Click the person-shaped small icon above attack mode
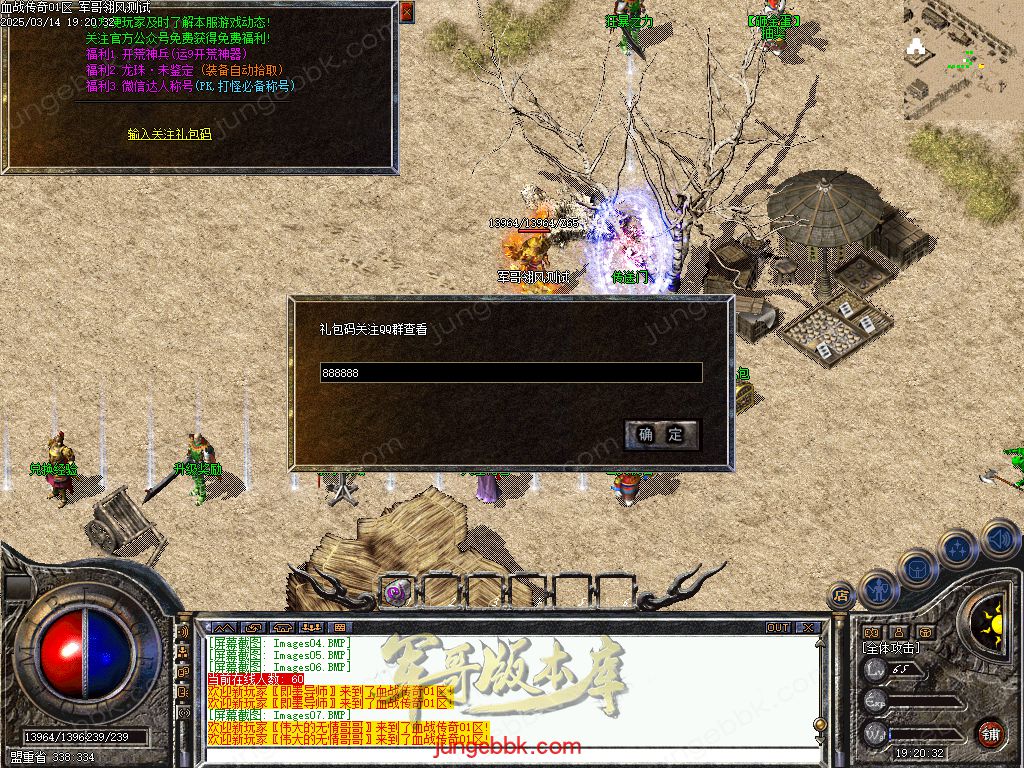Viewport: 1024px width, 768px height. coord(898,632)
